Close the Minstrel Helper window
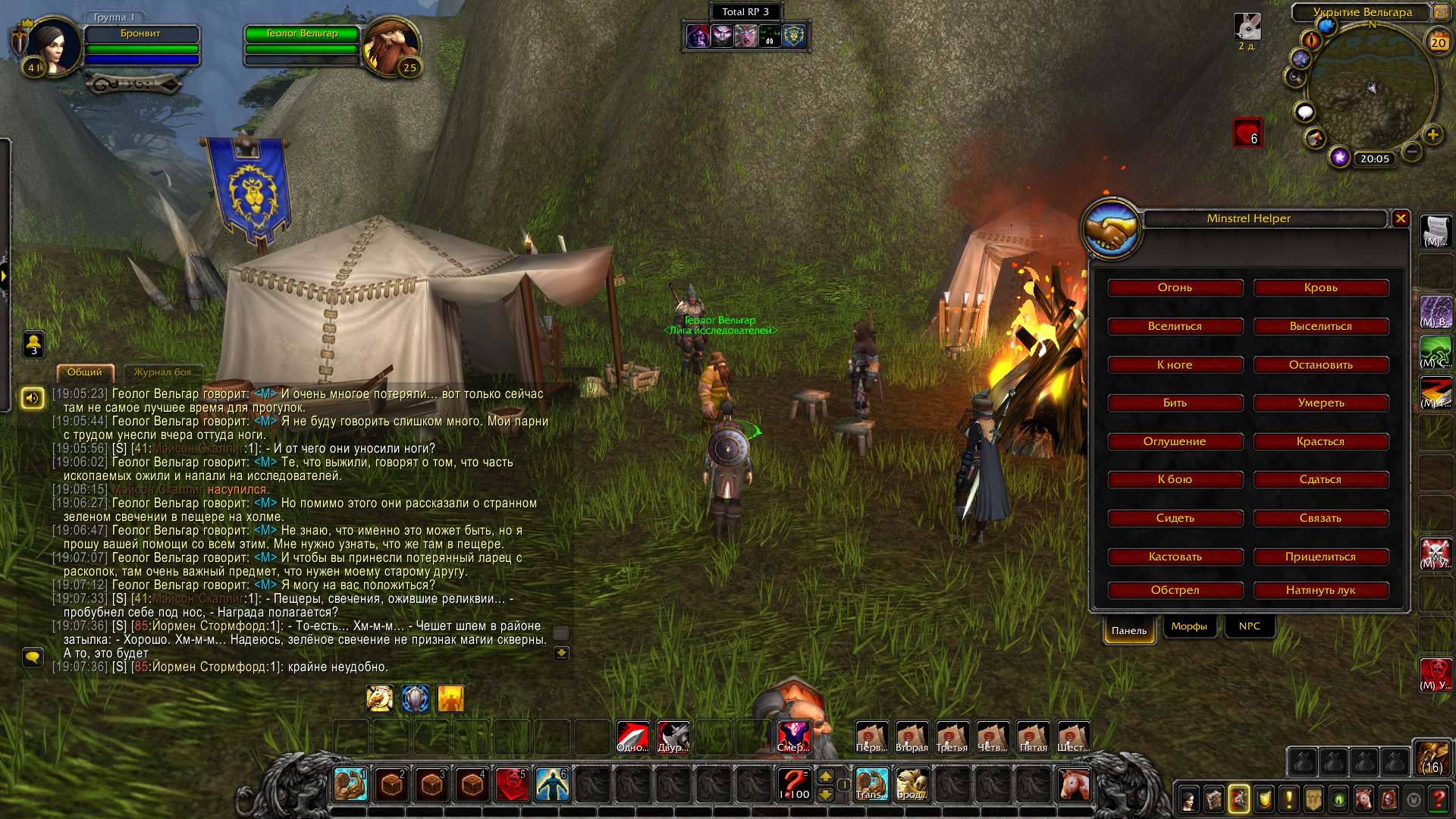 click(1401, 218)
